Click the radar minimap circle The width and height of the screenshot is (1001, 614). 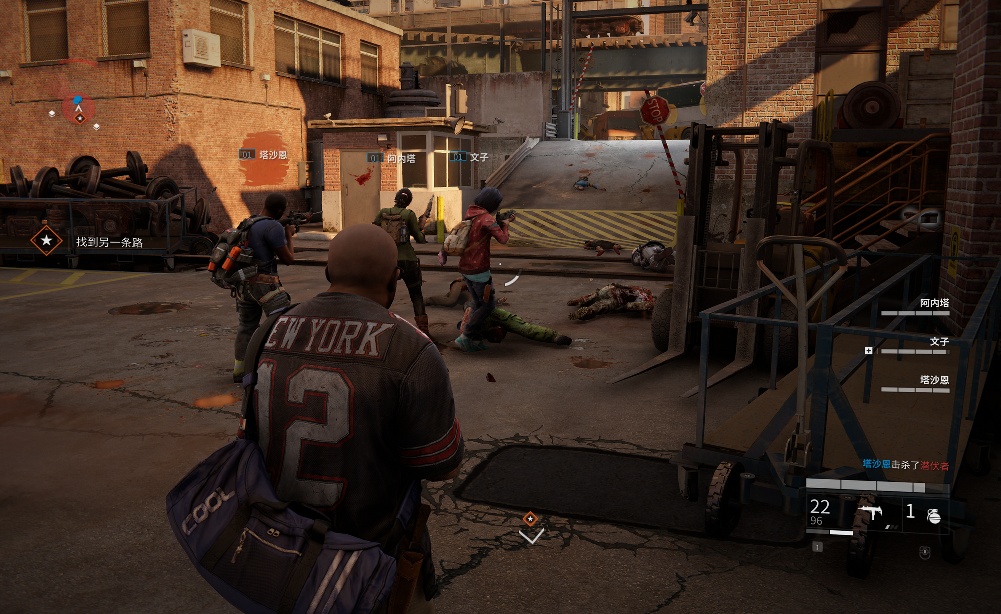coord(77,106)
